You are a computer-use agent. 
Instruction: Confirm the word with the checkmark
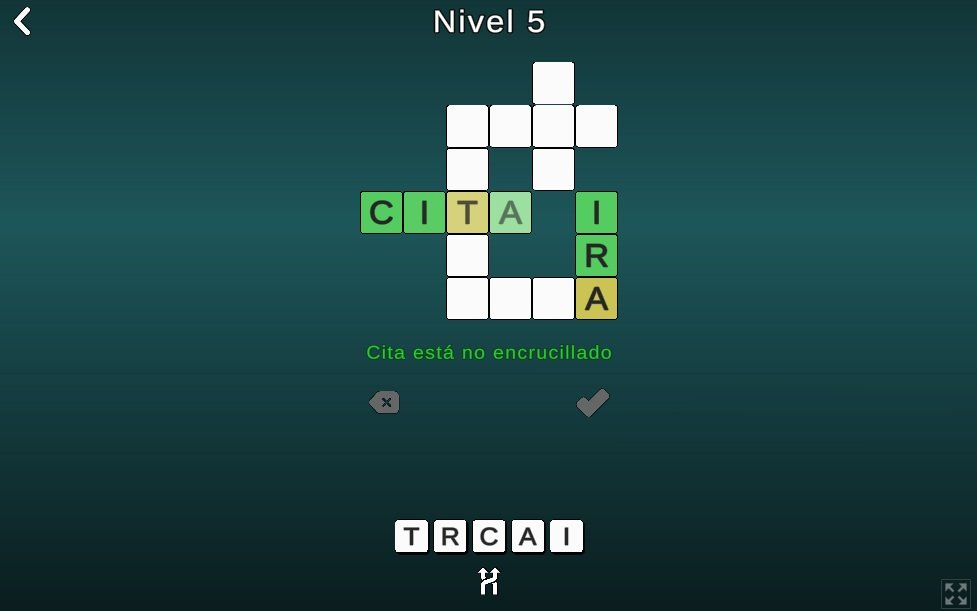click(x=593, y=402)
